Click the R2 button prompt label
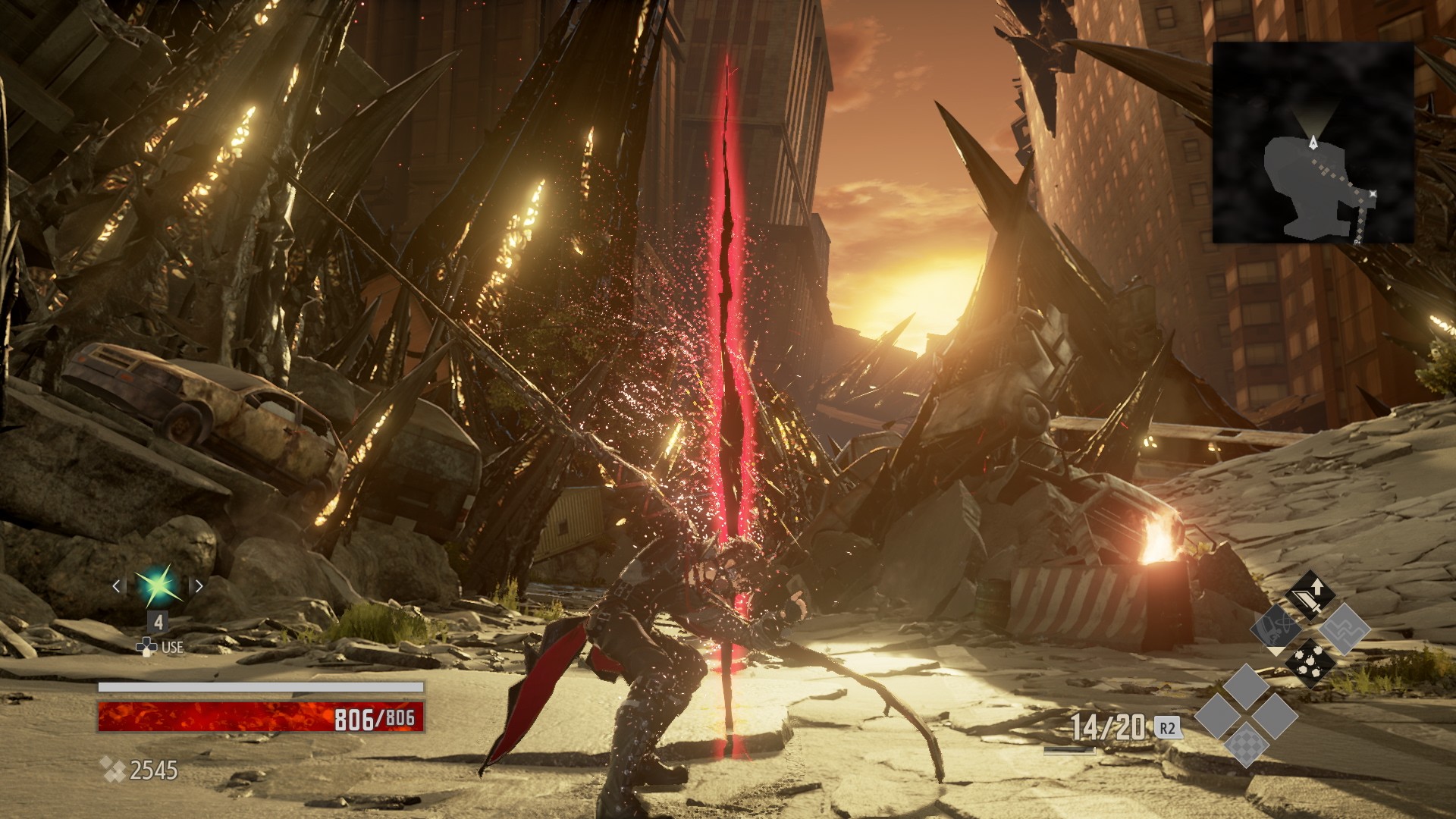This screenshot has height=819, width=1456. (1168, 730)
